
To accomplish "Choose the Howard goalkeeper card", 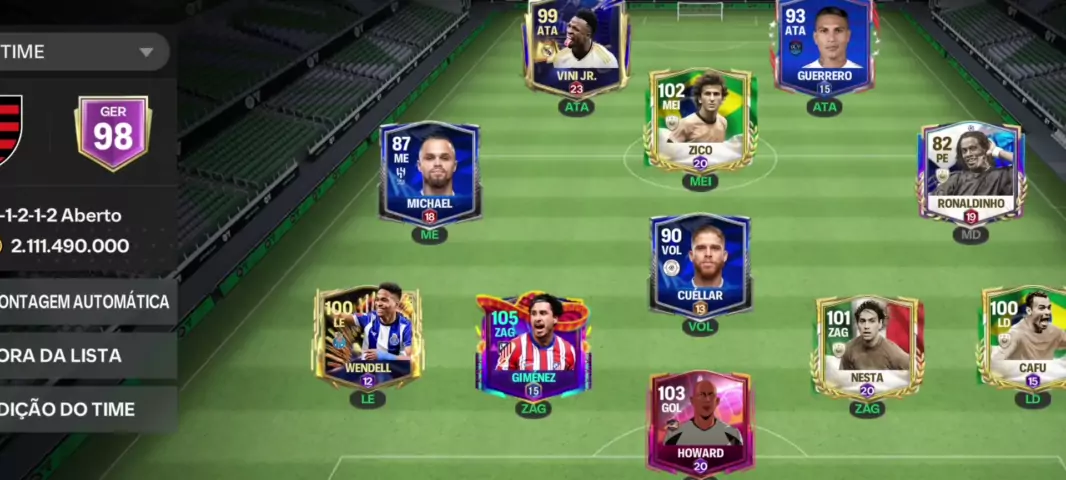I will pos(699,422).
